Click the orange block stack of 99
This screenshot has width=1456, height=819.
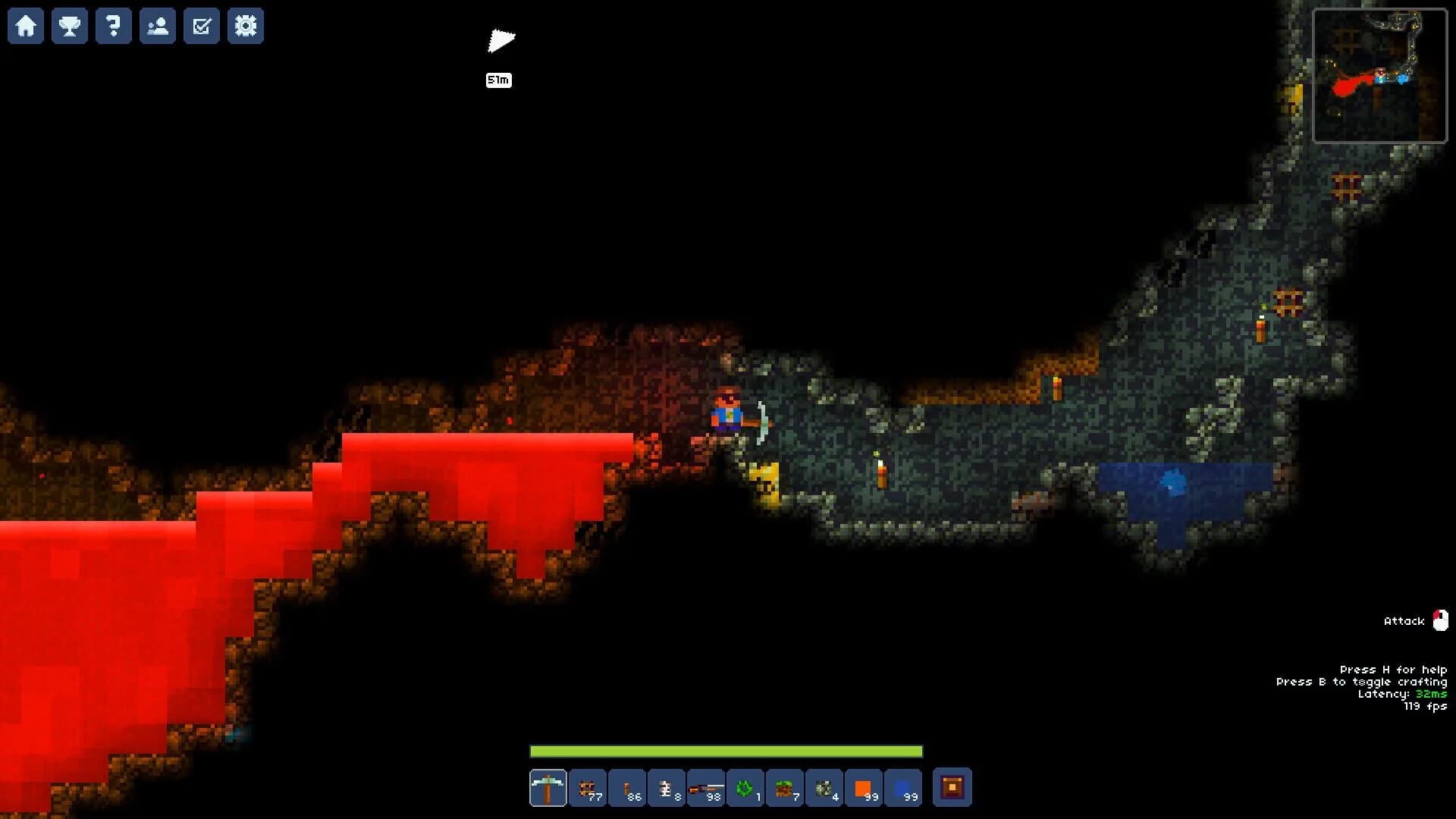point(864,789)
